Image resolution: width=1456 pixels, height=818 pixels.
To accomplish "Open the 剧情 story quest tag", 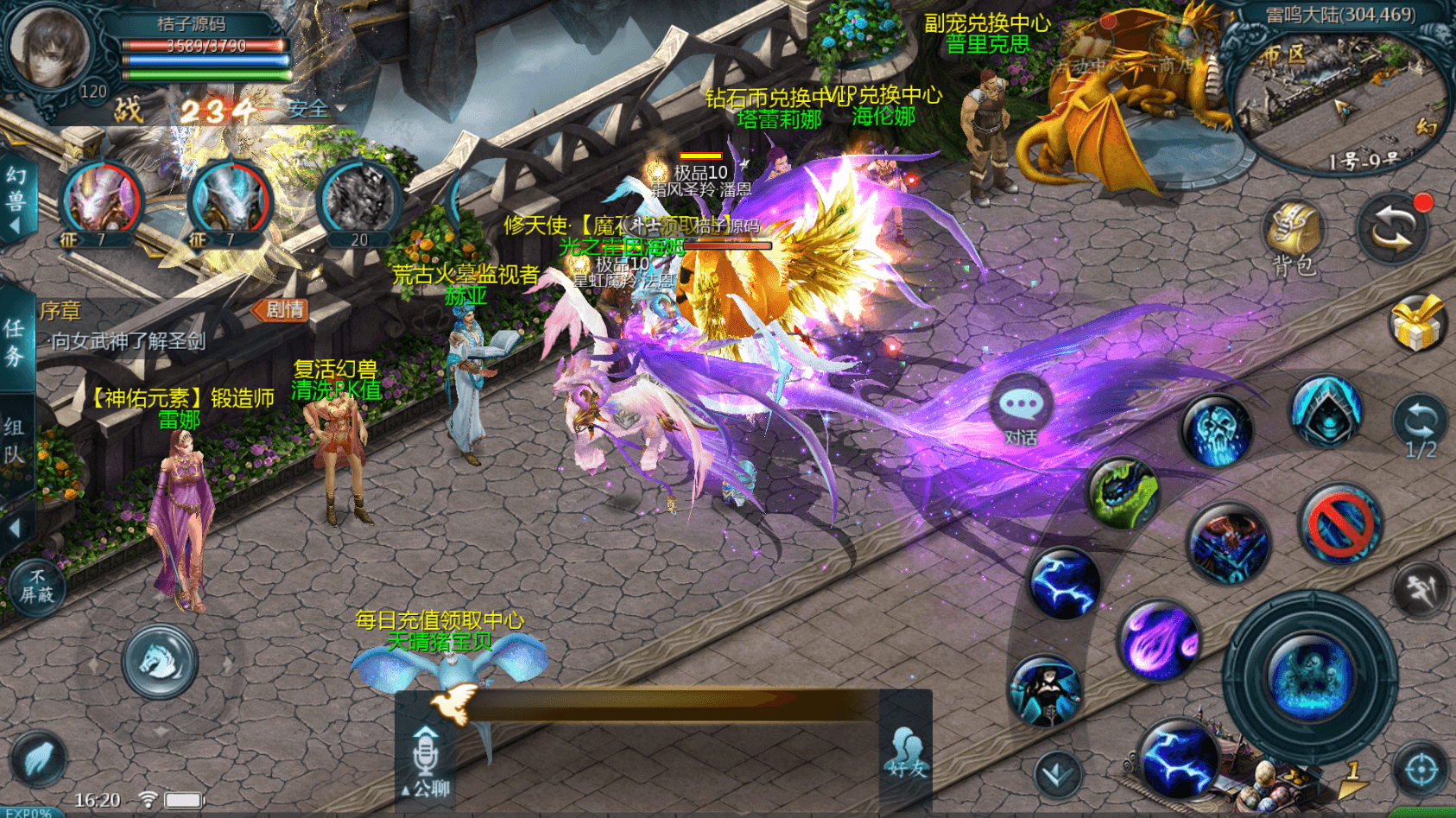I will (282, 310).
